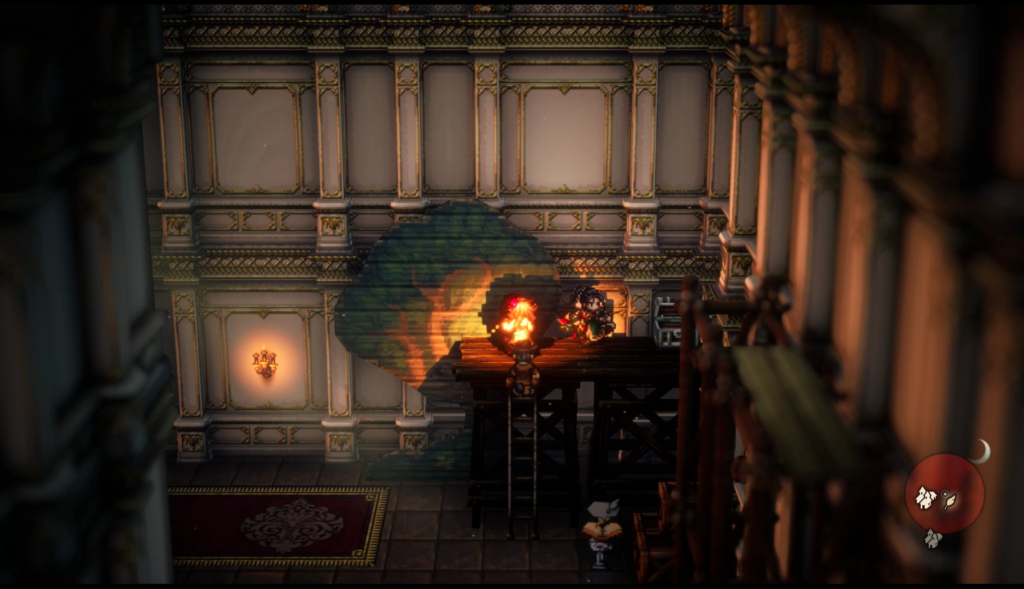Click the feather marker on the radar

[949, 500]
